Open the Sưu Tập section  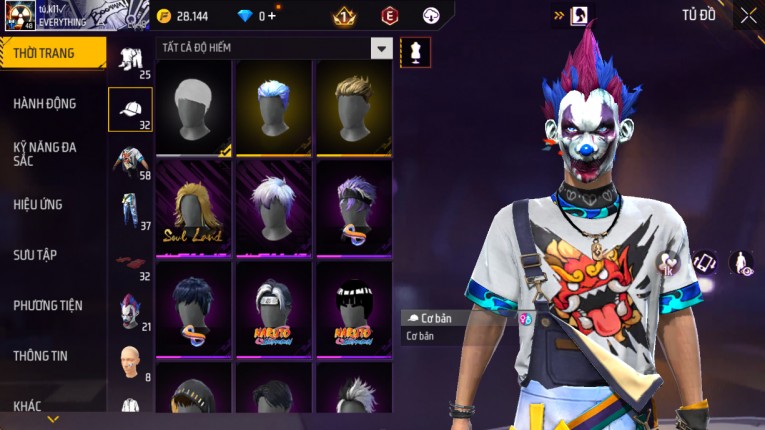(35, 255)
